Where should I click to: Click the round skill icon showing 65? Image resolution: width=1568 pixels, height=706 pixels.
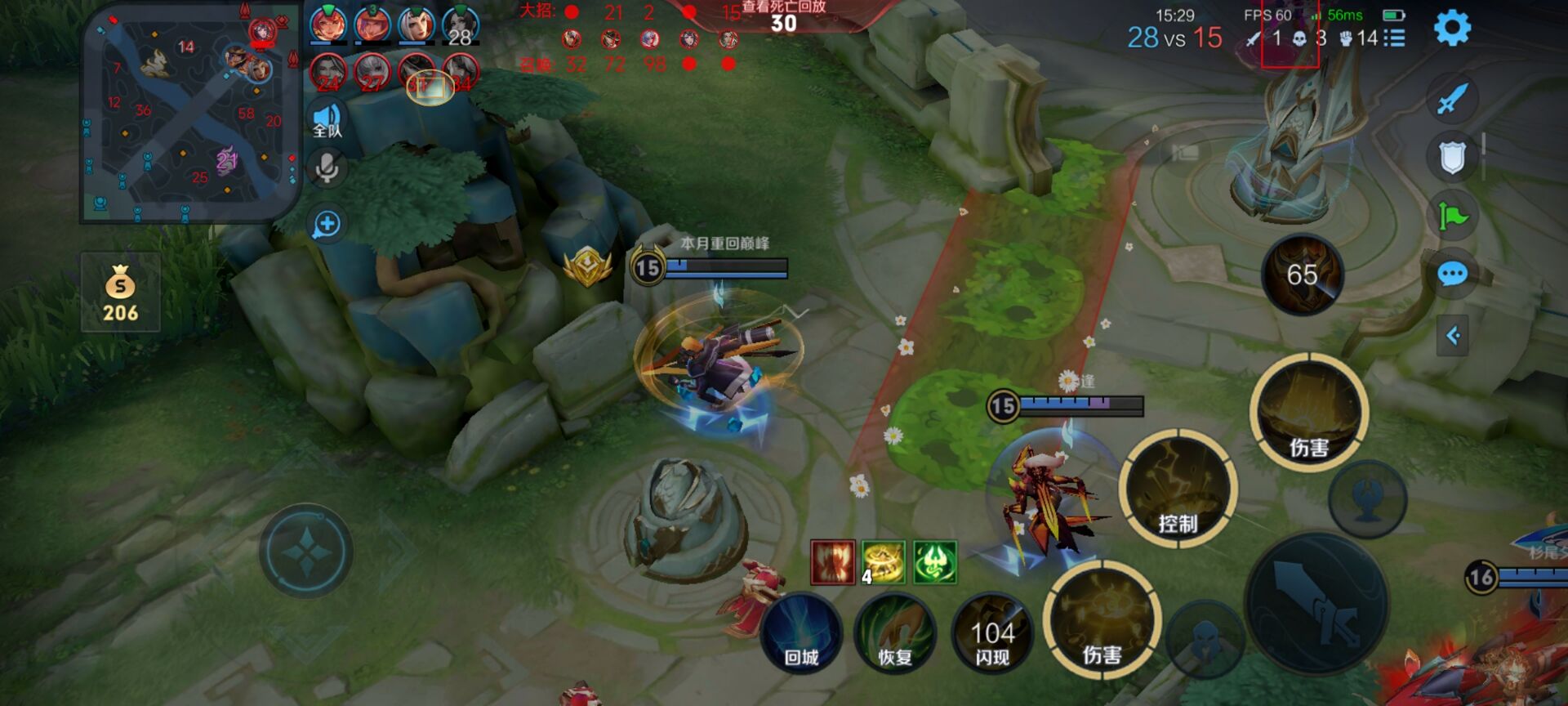(1302, 275)
